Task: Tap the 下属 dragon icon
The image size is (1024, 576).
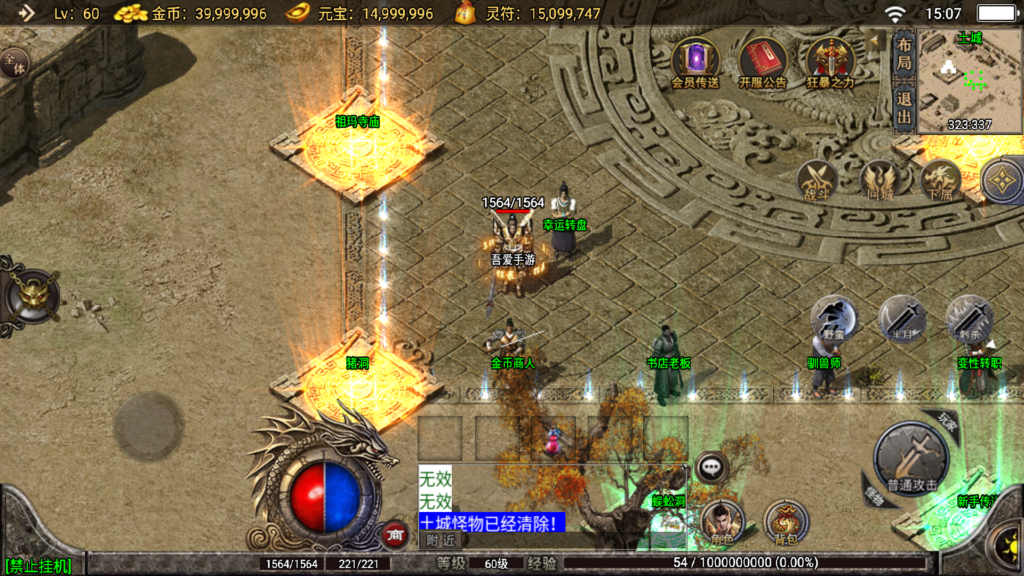Action: tap(940, 181)
